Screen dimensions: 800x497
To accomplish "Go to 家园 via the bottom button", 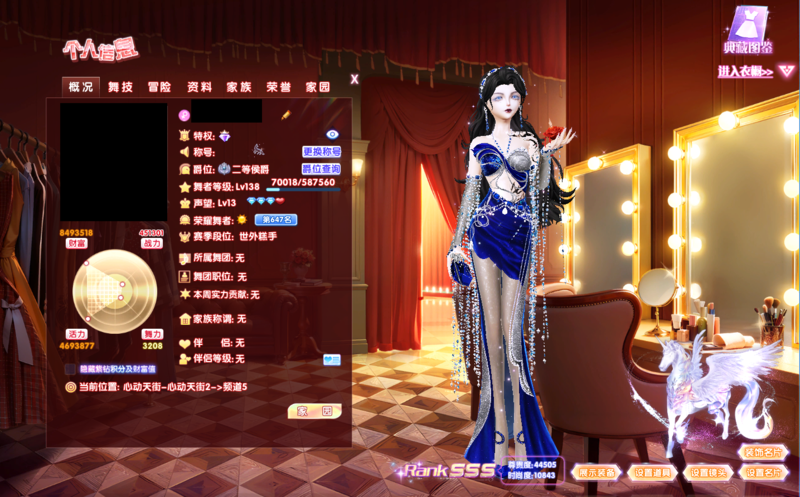I will coord(314,410).
